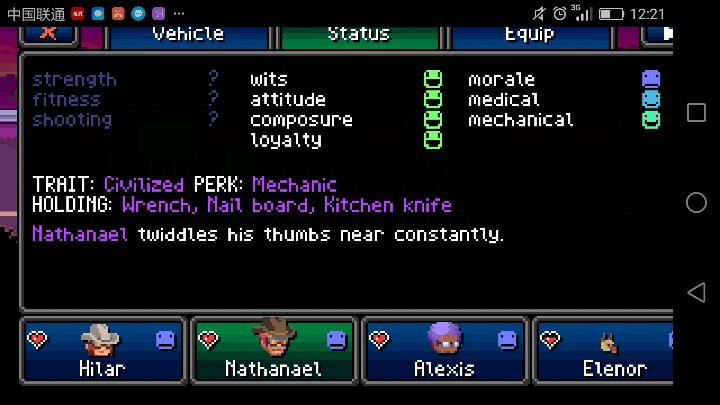Choose Nathanael's character card

[x=273, y=350]
